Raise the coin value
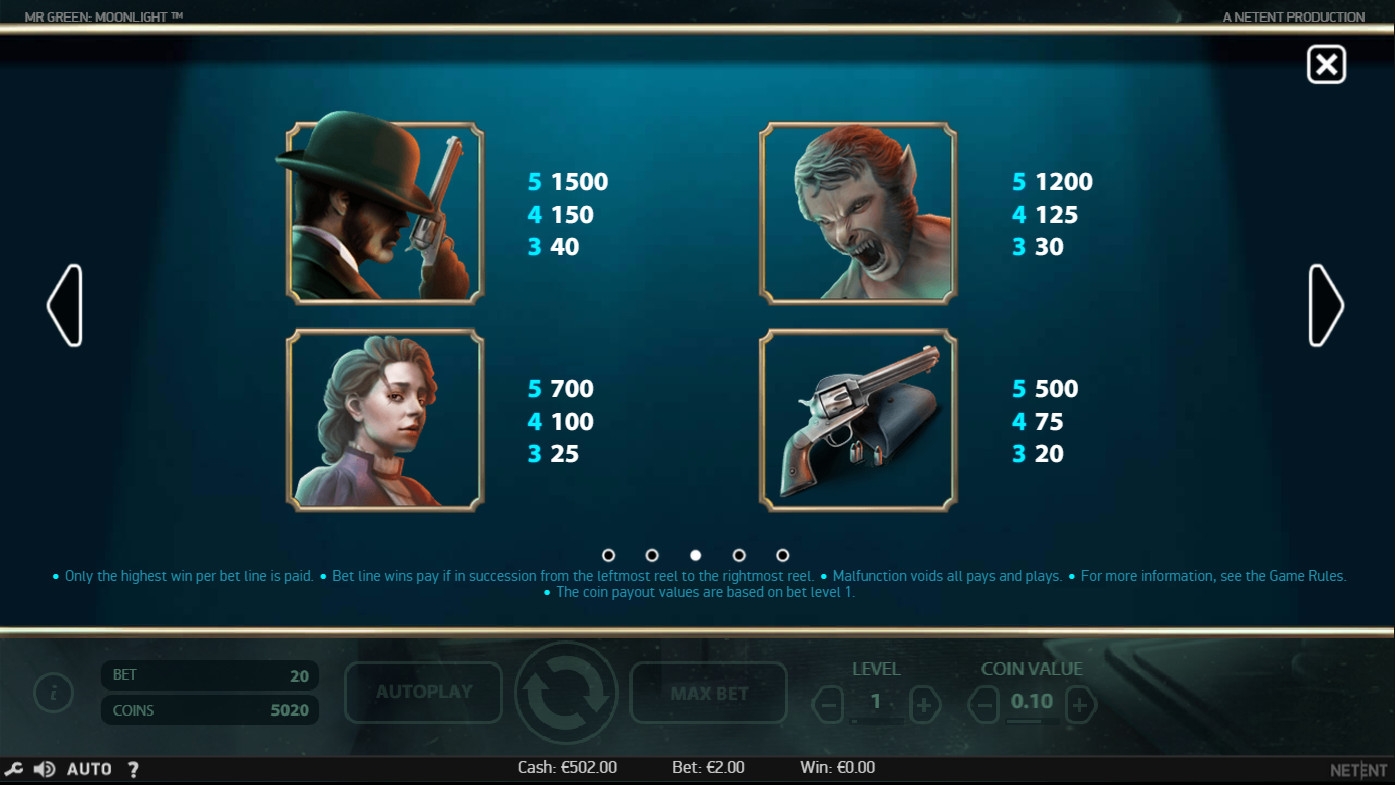 pos(1079,706)
